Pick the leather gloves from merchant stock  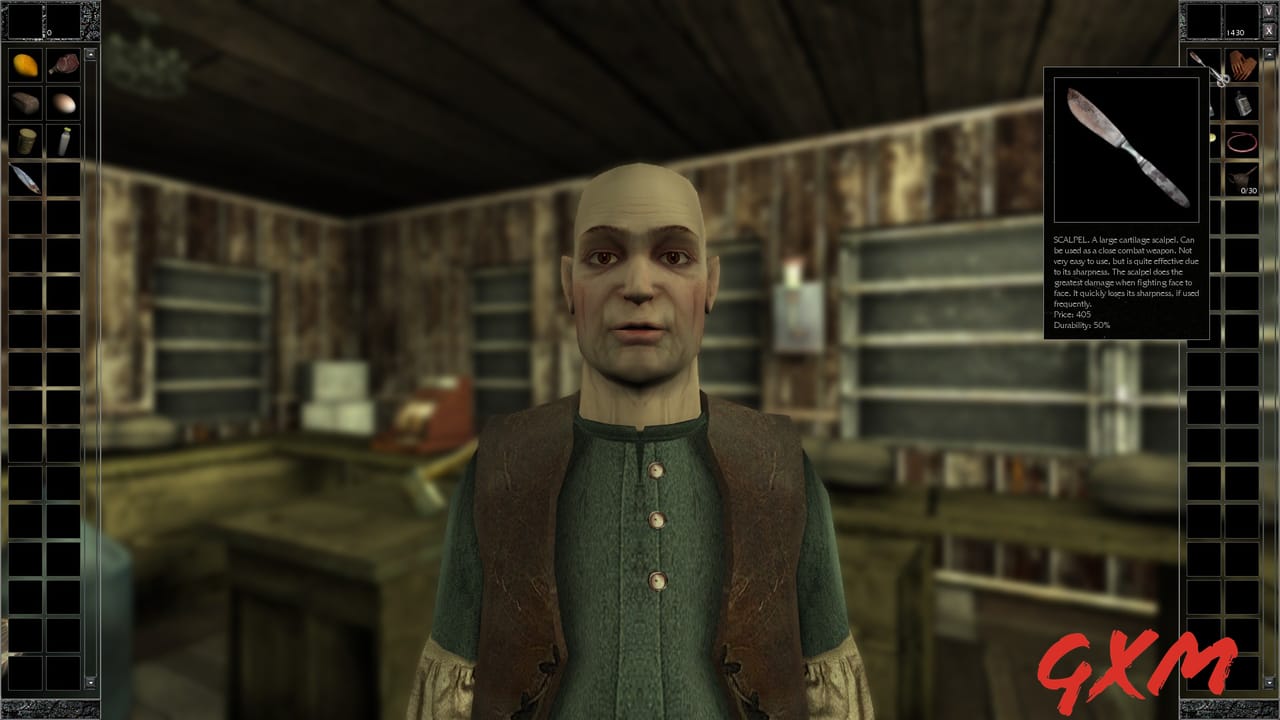[x=1243, y=64]
